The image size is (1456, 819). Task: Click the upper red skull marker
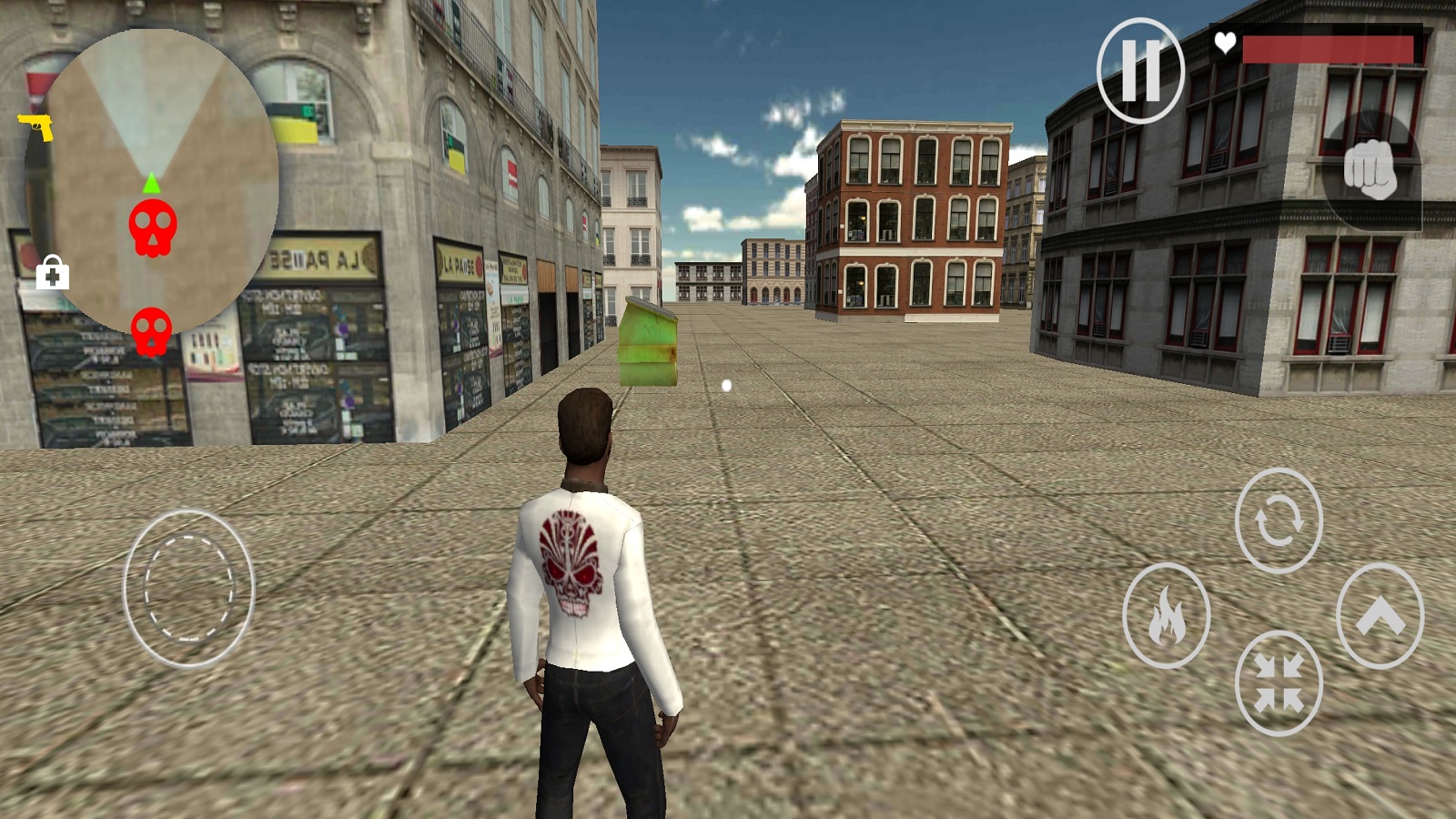[x=152, y=227]
